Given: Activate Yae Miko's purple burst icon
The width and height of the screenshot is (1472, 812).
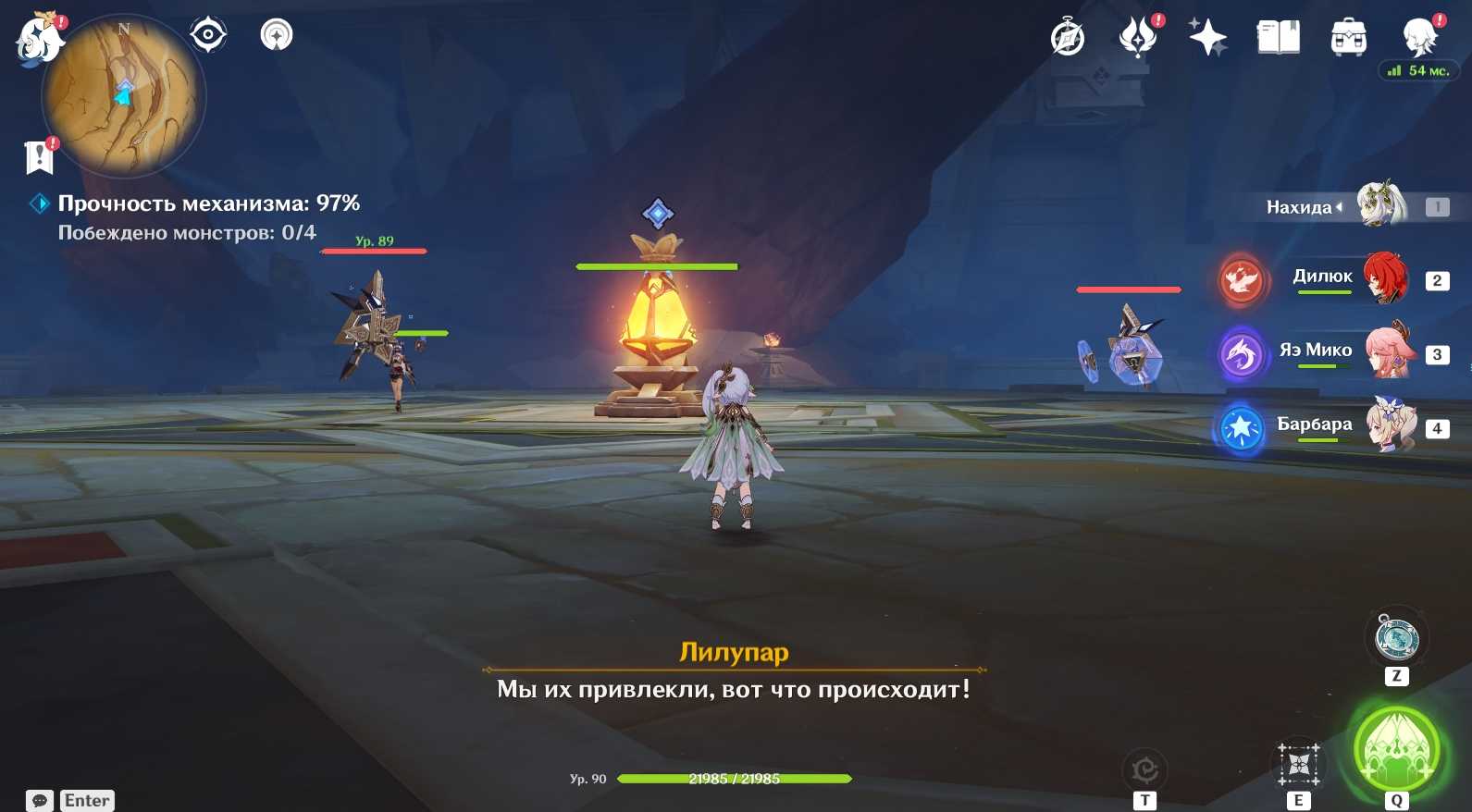Looking at the screenshot, I should (1242, 353).
